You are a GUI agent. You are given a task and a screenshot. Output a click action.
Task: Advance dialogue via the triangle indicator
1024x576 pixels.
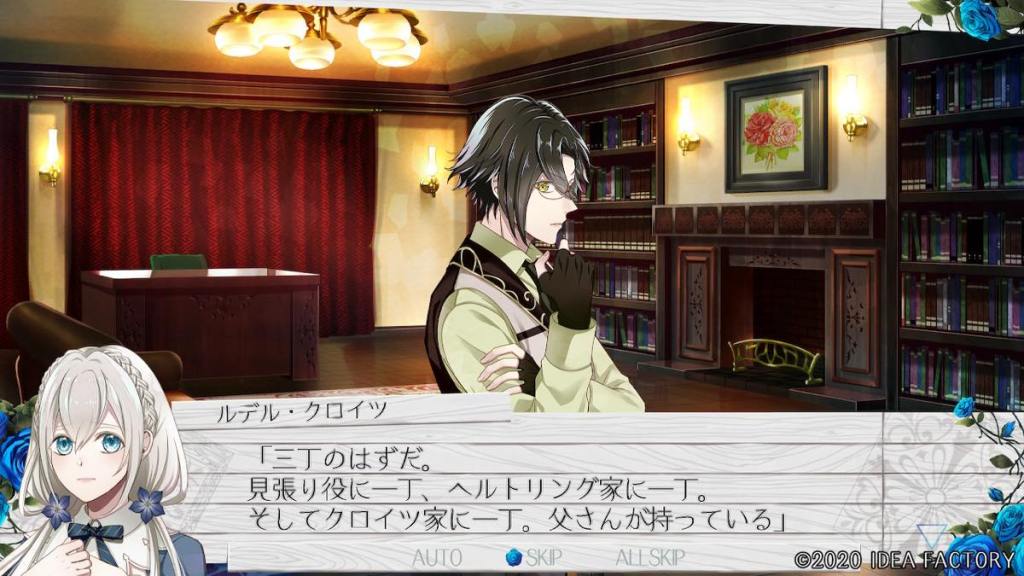tap(932, 535)
